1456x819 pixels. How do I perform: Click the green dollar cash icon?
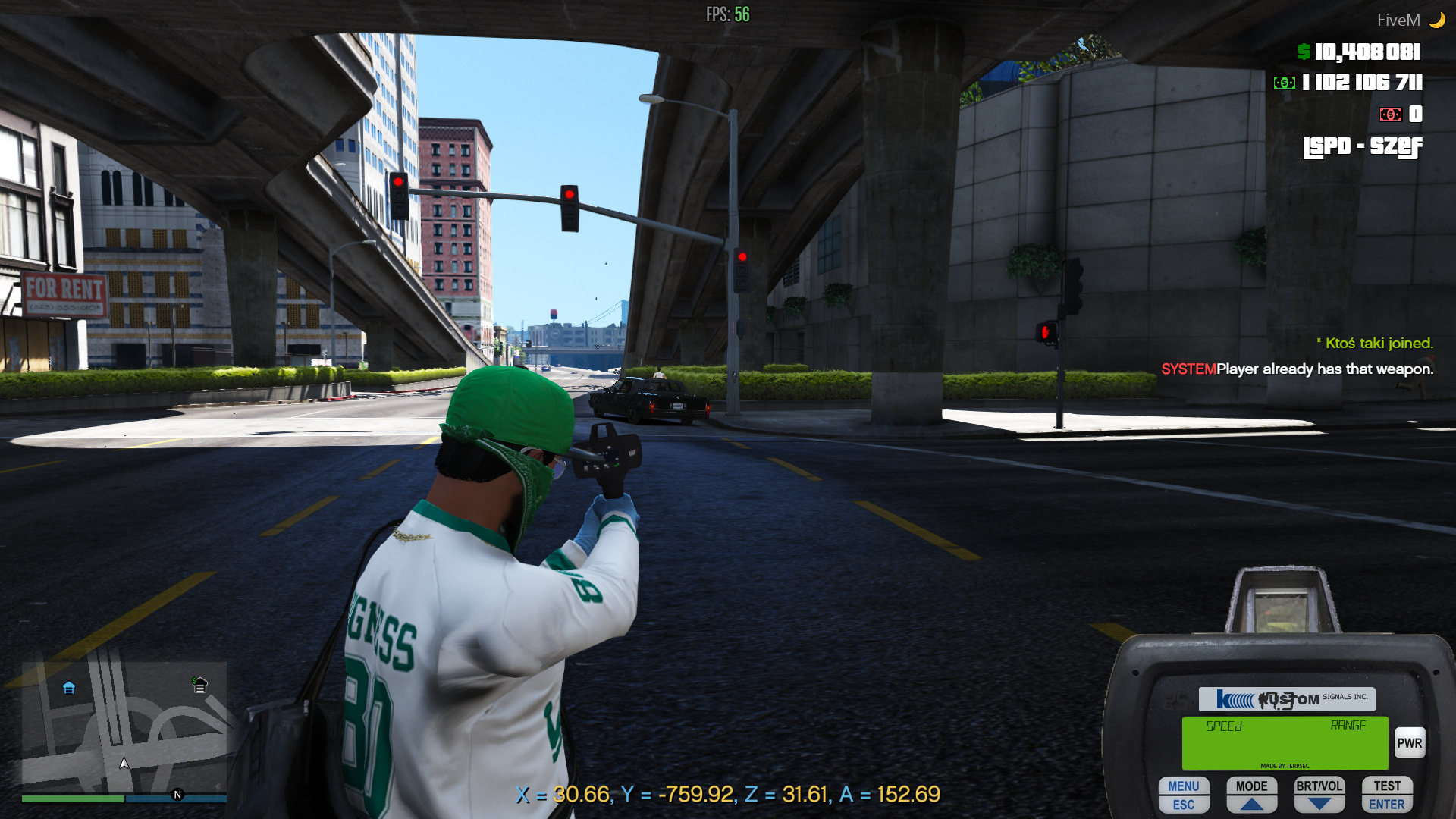pos(1303,52)
